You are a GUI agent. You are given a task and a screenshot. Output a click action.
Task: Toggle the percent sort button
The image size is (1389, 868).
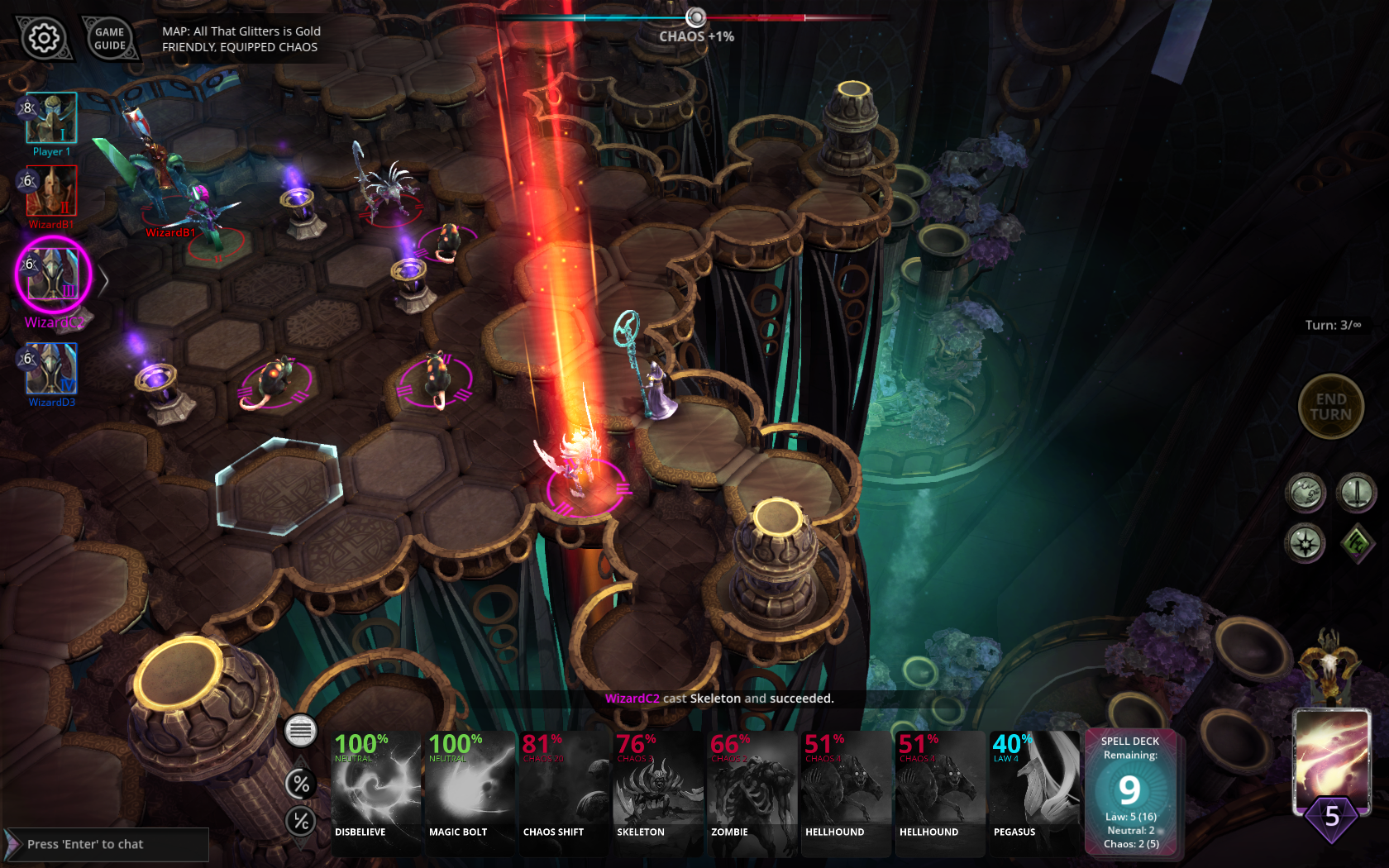(x=301, y=784)
